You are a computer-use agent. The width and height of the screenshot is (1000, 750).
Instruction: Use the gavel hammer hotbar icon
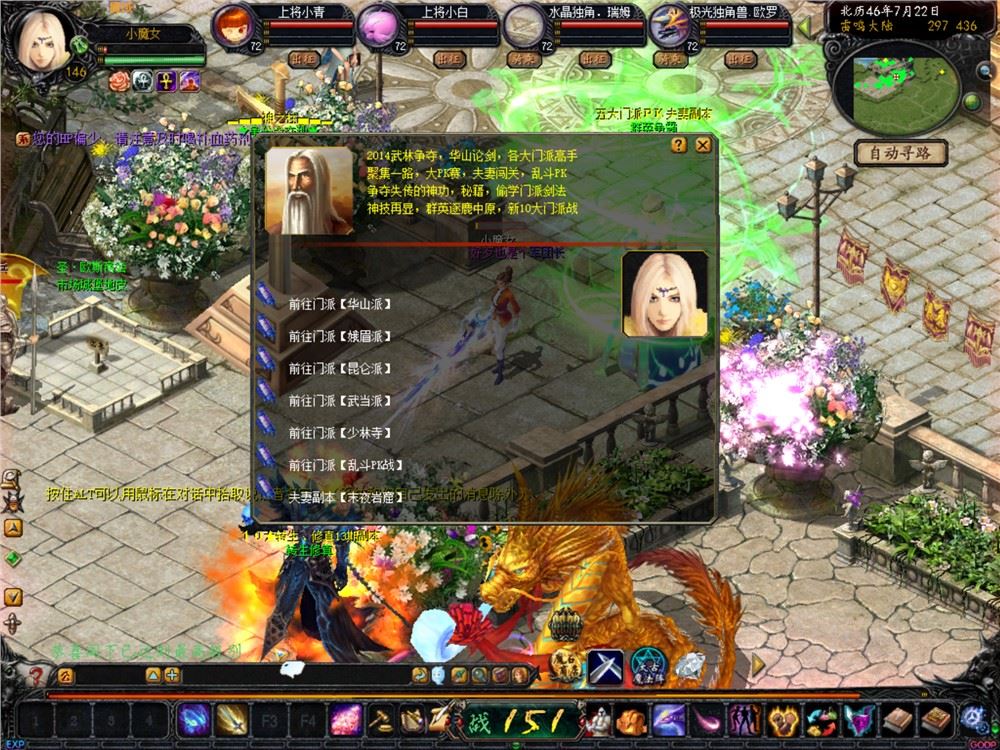(379, 719)
